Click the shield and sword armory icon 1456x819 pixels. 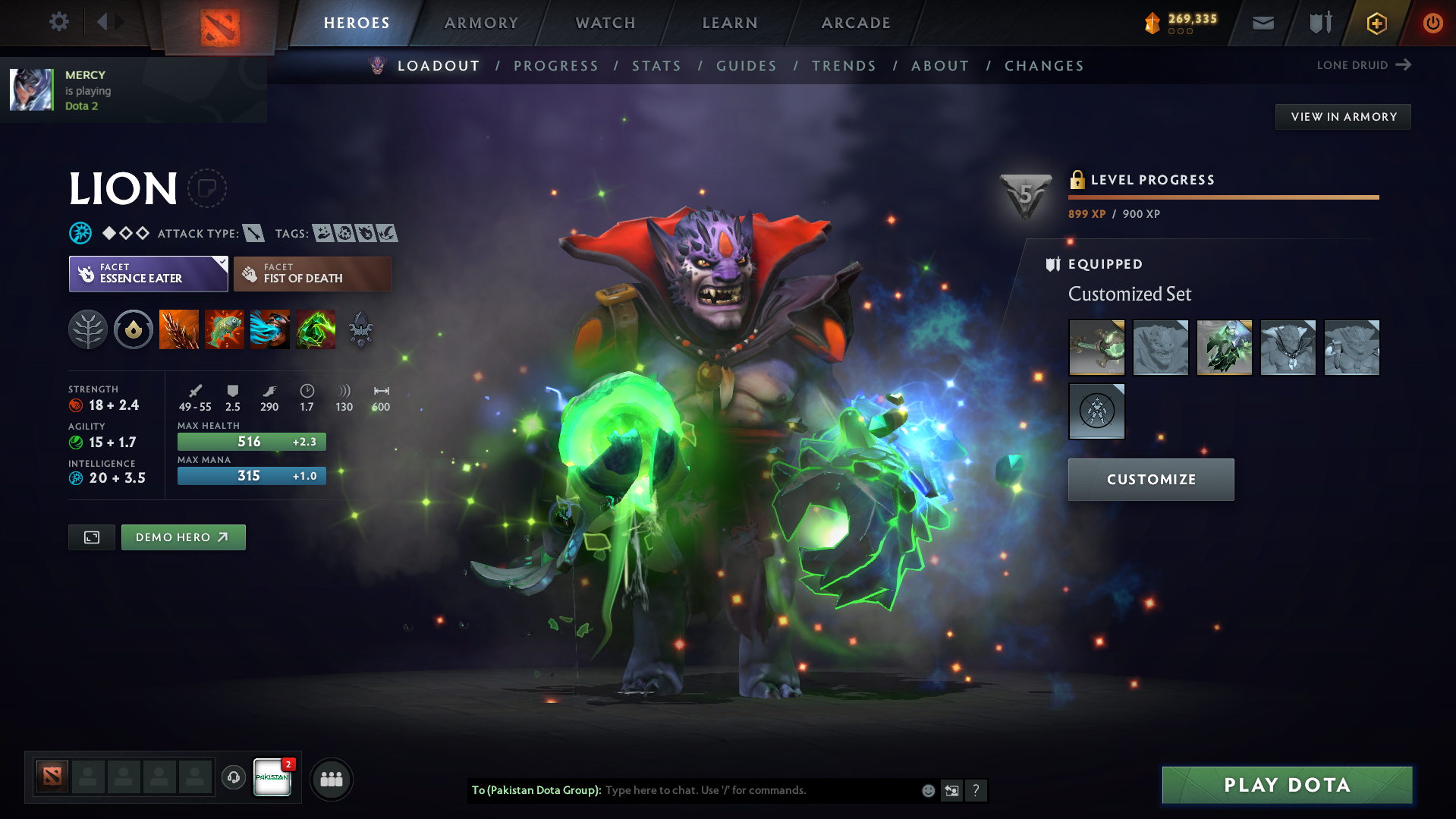[1319, 22]
